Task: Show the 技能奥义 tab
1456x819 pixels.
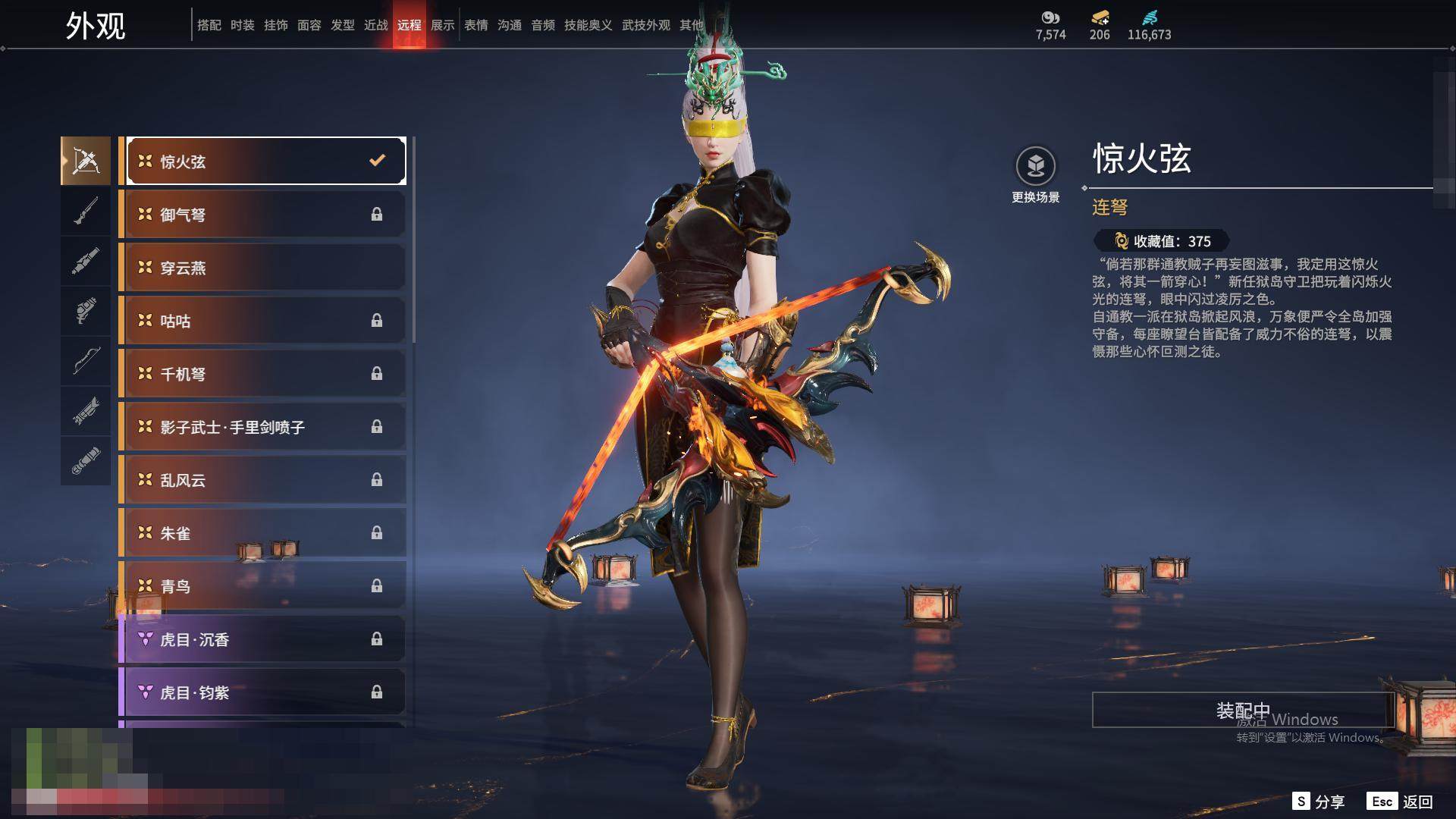Action: click(588, 25)
